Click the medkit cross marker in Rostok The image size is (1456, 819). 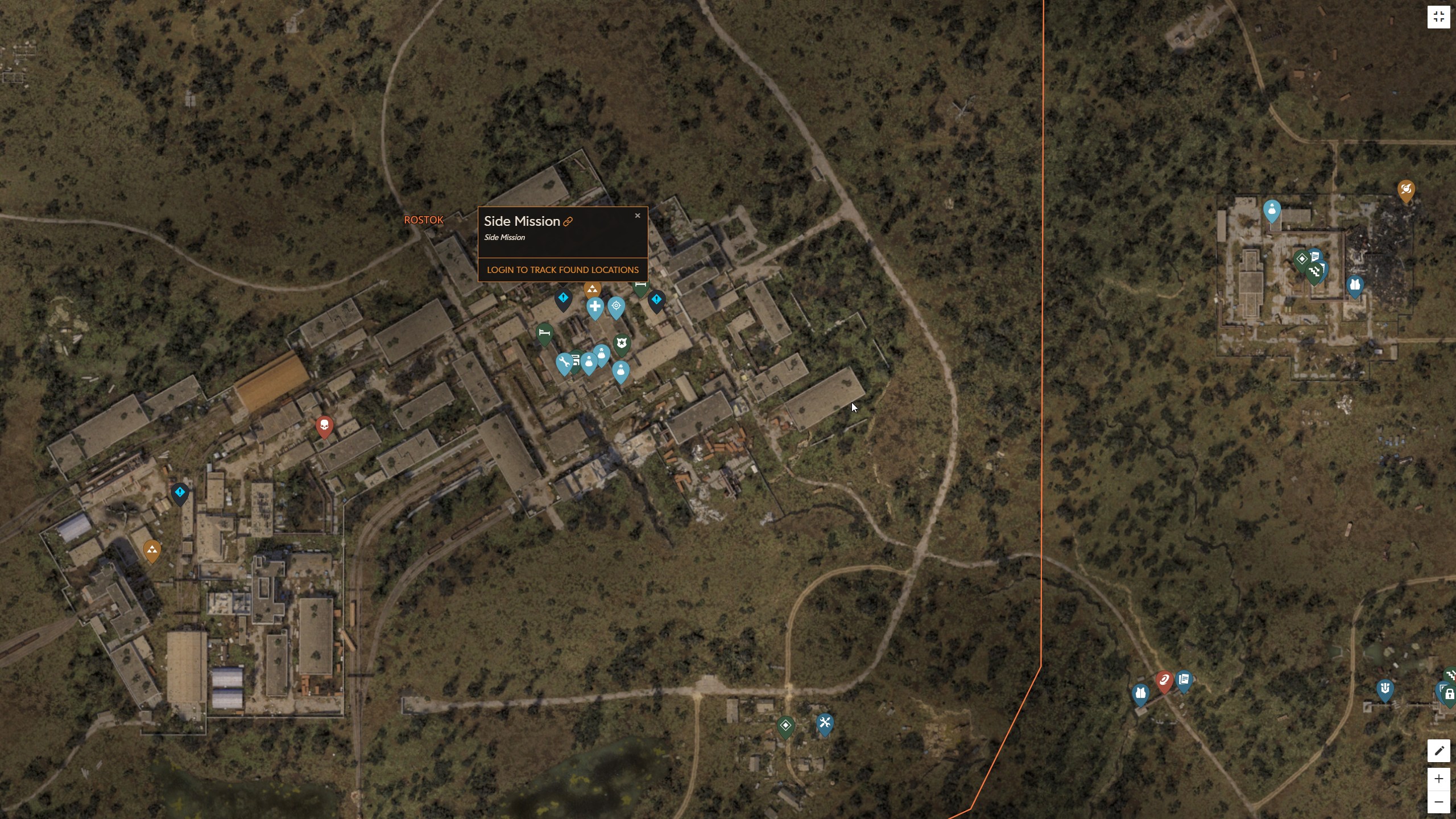[595, 306]
